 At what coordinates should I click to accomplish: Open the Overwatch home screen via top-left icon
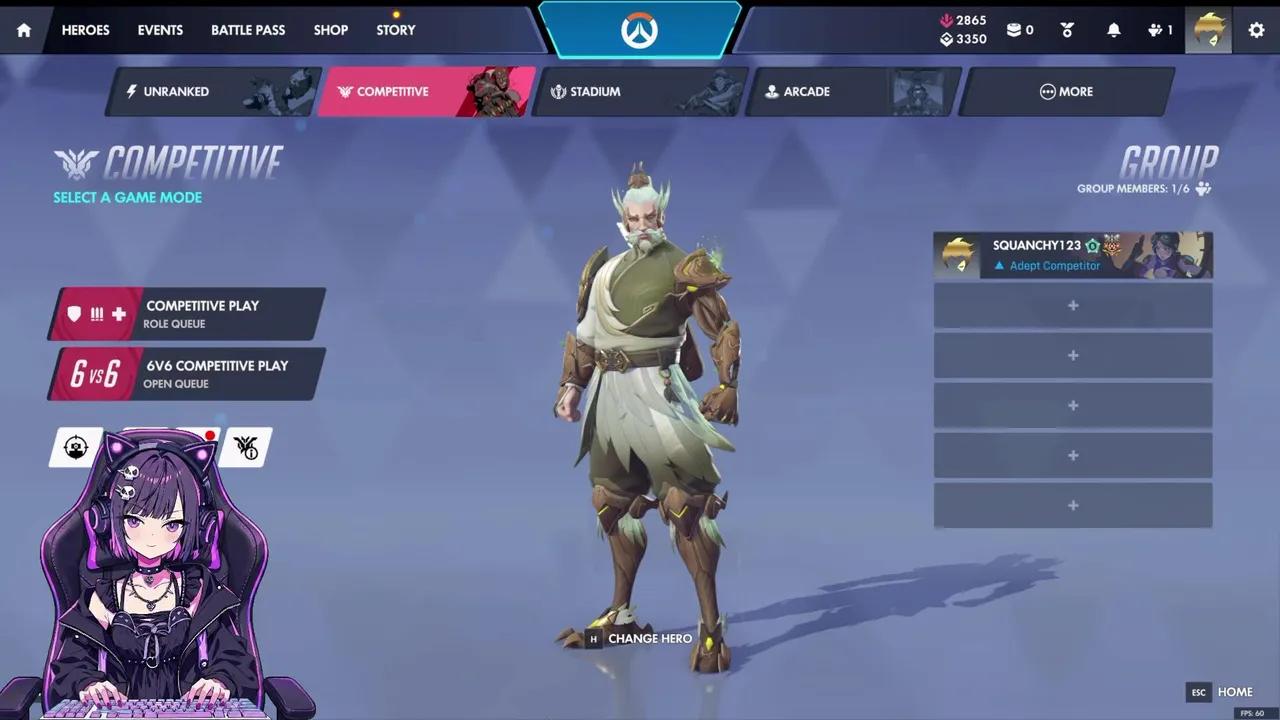click(x=23, y=30)
